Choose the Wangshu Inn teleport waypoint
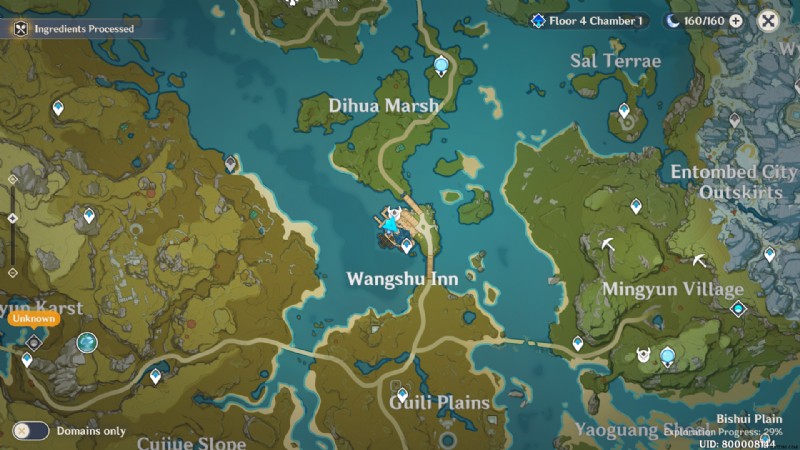The image size is (800, 450). (x=407, y=244)
